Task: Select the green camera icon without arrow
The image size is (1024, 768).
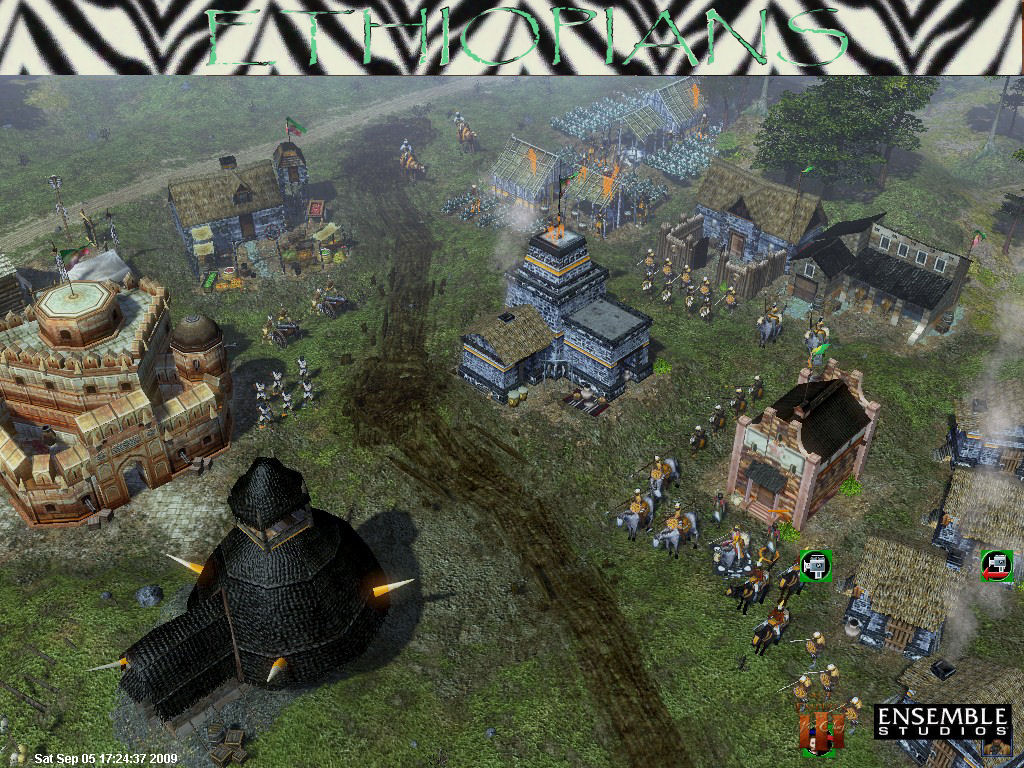Action: click(x=816, y=566)
